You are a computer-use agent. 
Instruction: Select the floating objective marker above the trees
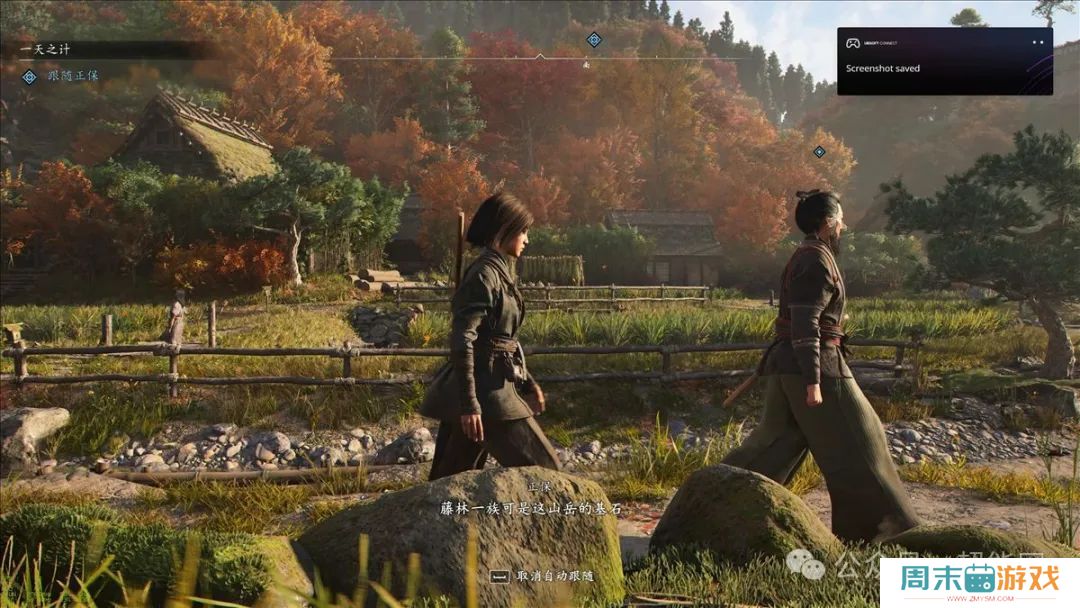pyautogui.click(x=819, y=152)
